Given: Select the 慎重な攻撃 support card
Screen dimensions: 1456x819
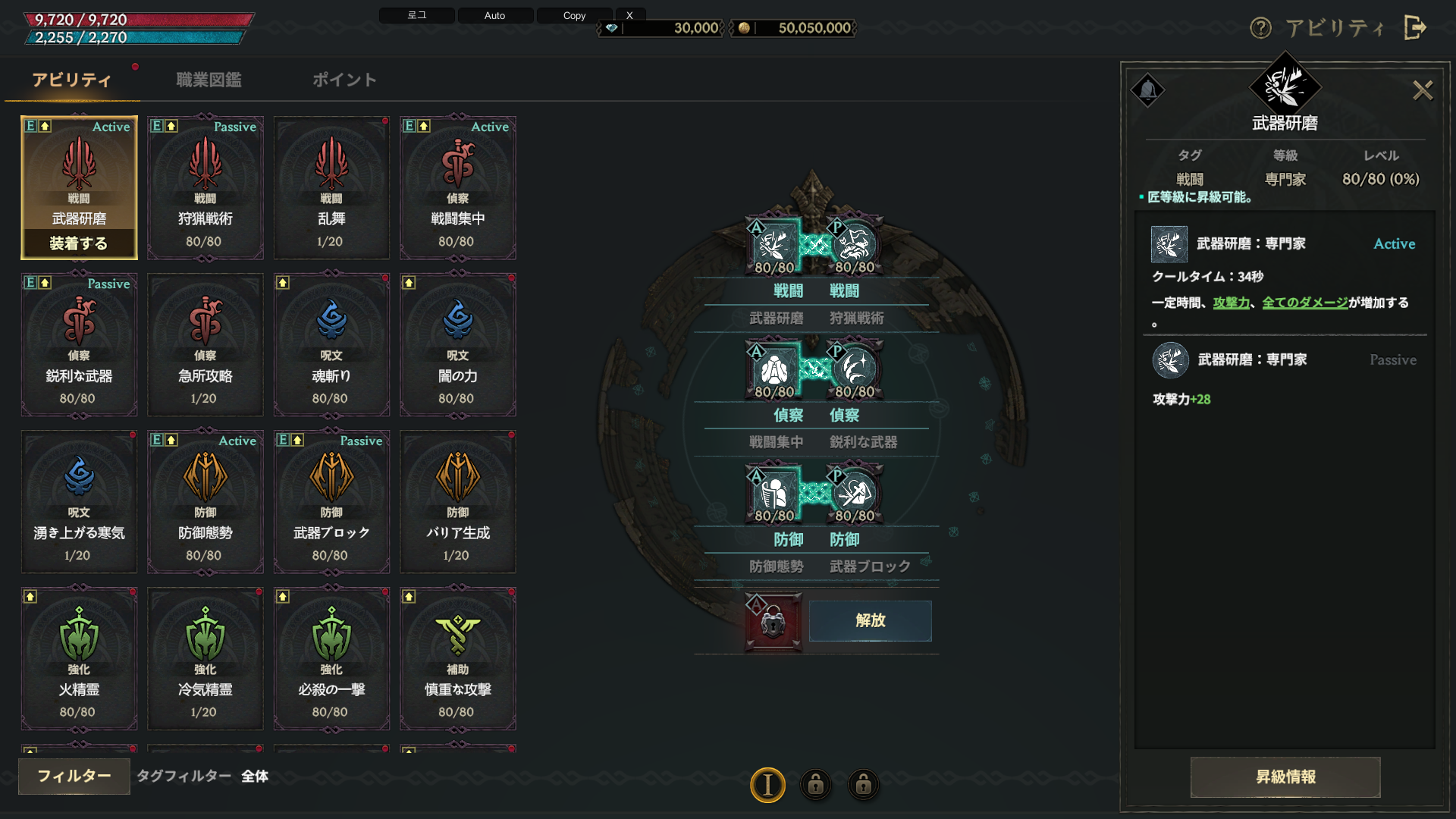Looking at the screenshot, I should pos(458,659).
